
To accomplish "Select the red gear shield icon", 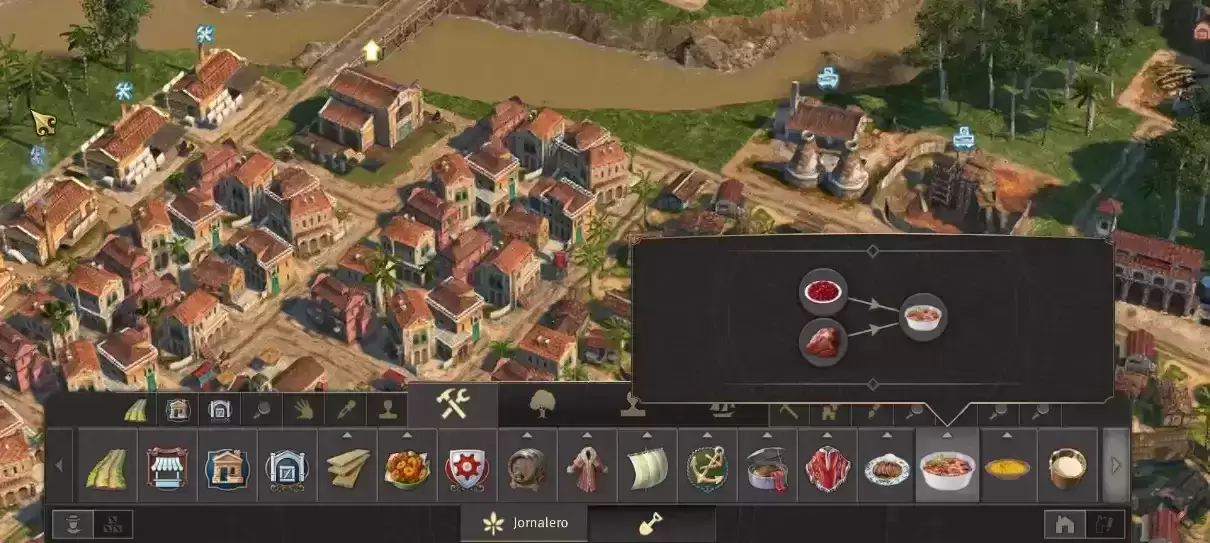I will tap(467, 467).
